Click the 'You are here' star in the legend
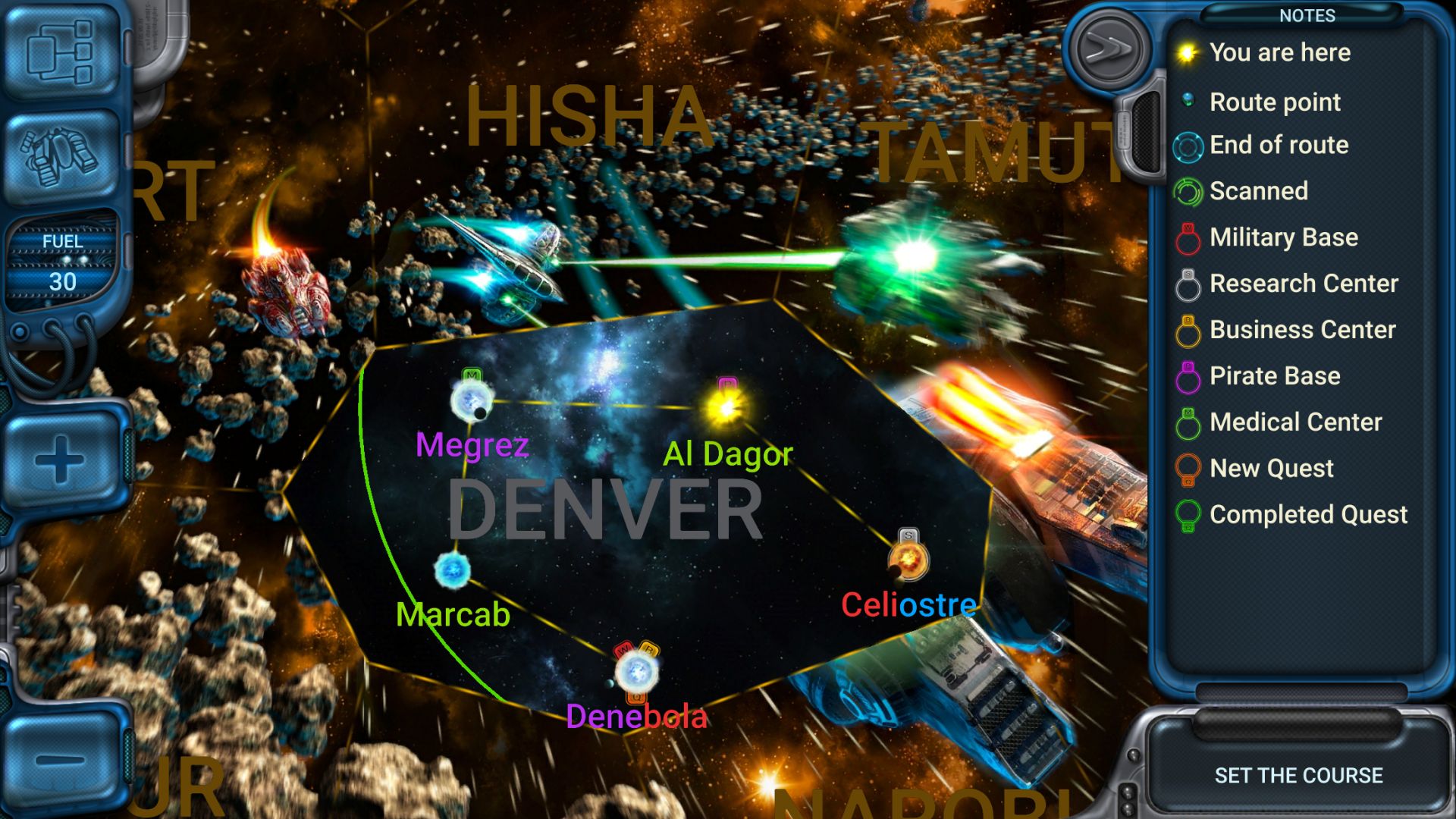 pyautogui.click(x=1188, y=52)
